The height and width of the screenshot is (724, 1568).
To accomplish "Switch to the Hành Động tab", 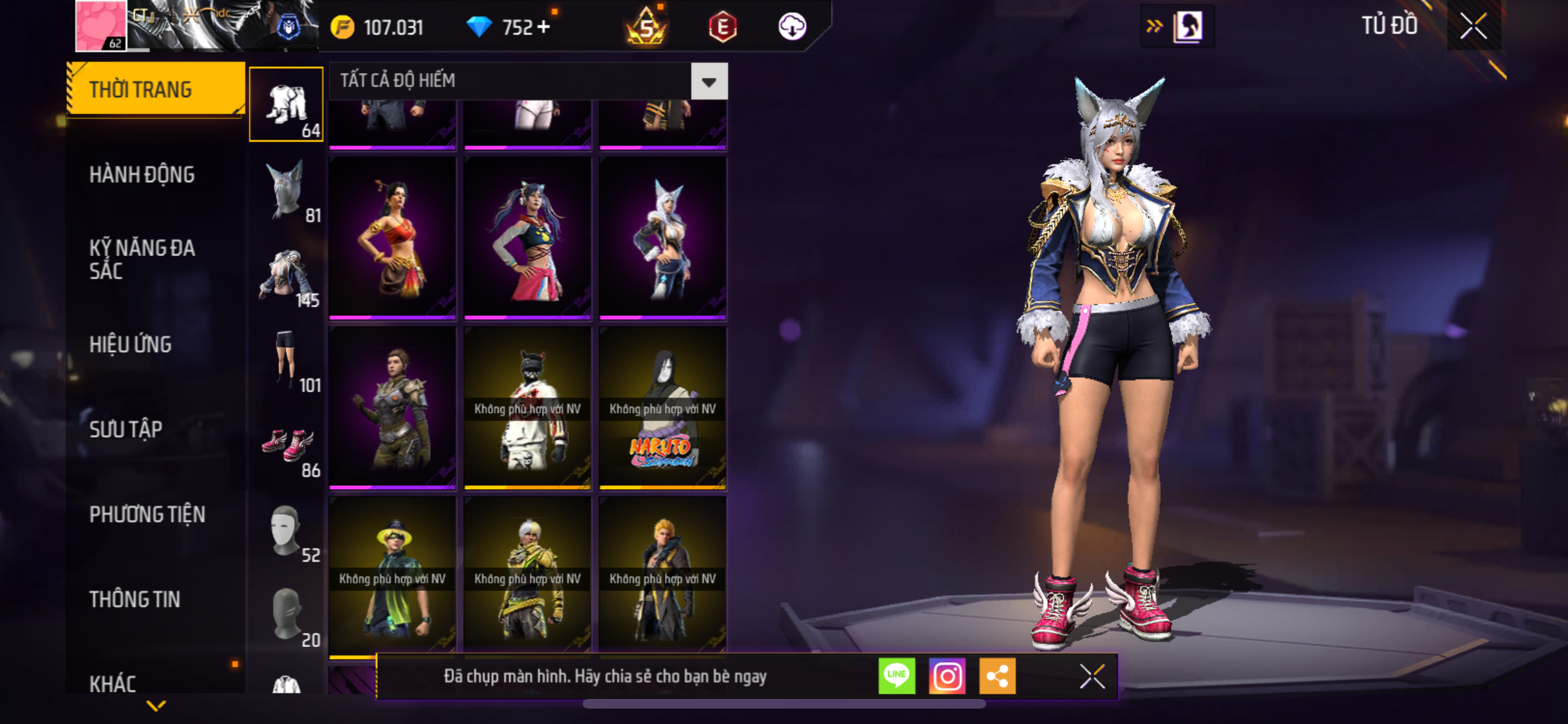I will 142,174.
